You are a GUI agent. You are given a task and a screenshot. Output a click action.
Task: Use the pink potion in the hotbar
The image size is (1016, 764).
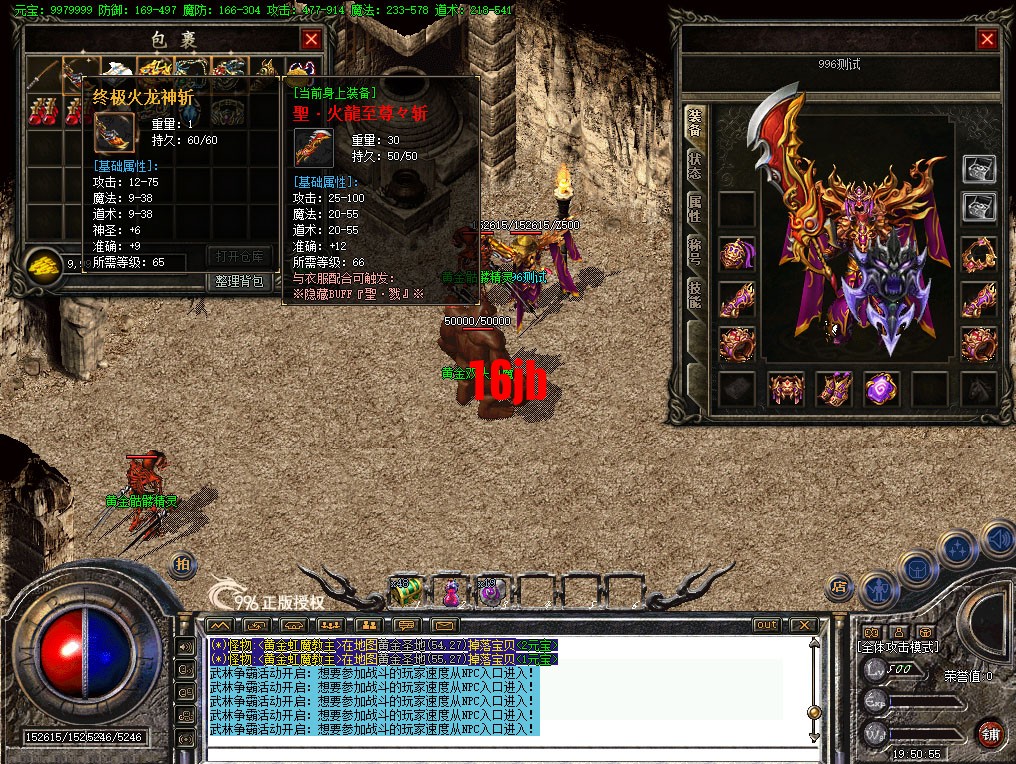click(x=451, y=593)
